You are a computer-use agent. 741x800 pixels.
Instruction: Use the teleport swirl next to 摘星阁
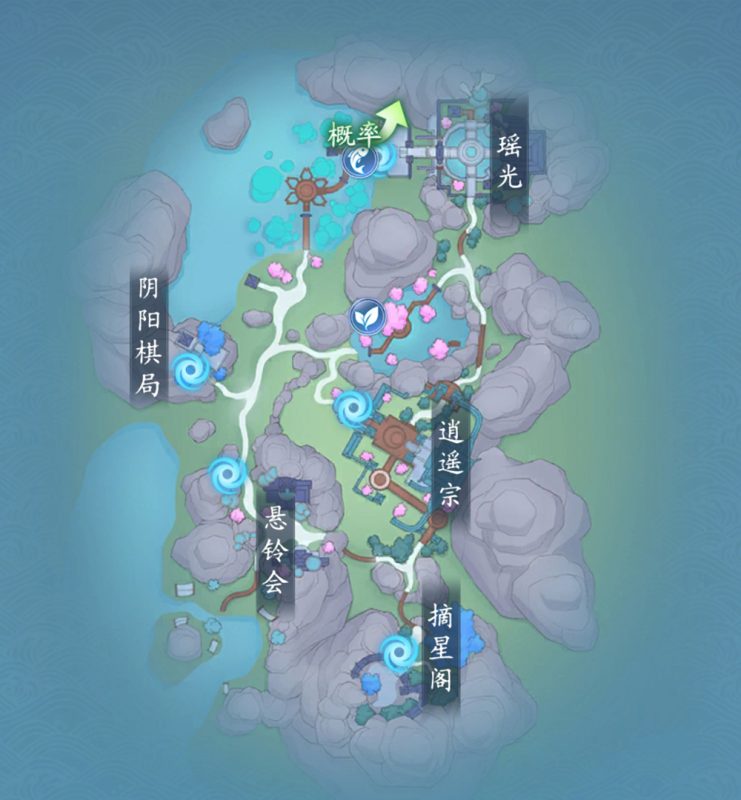coord(399,653)
